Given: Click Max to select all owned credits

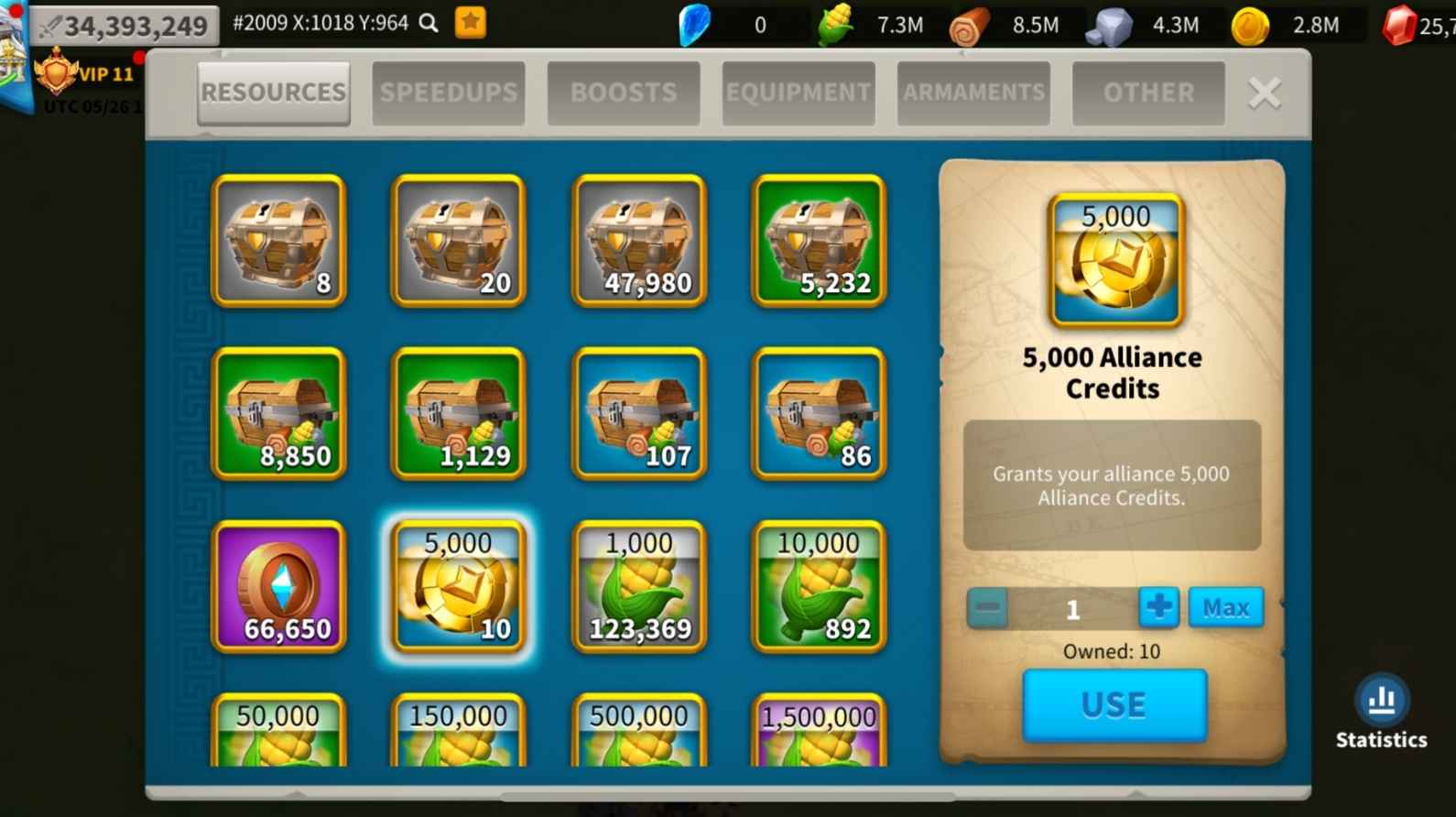Looking at the screenshot, I should click(x=1226, y=606).
